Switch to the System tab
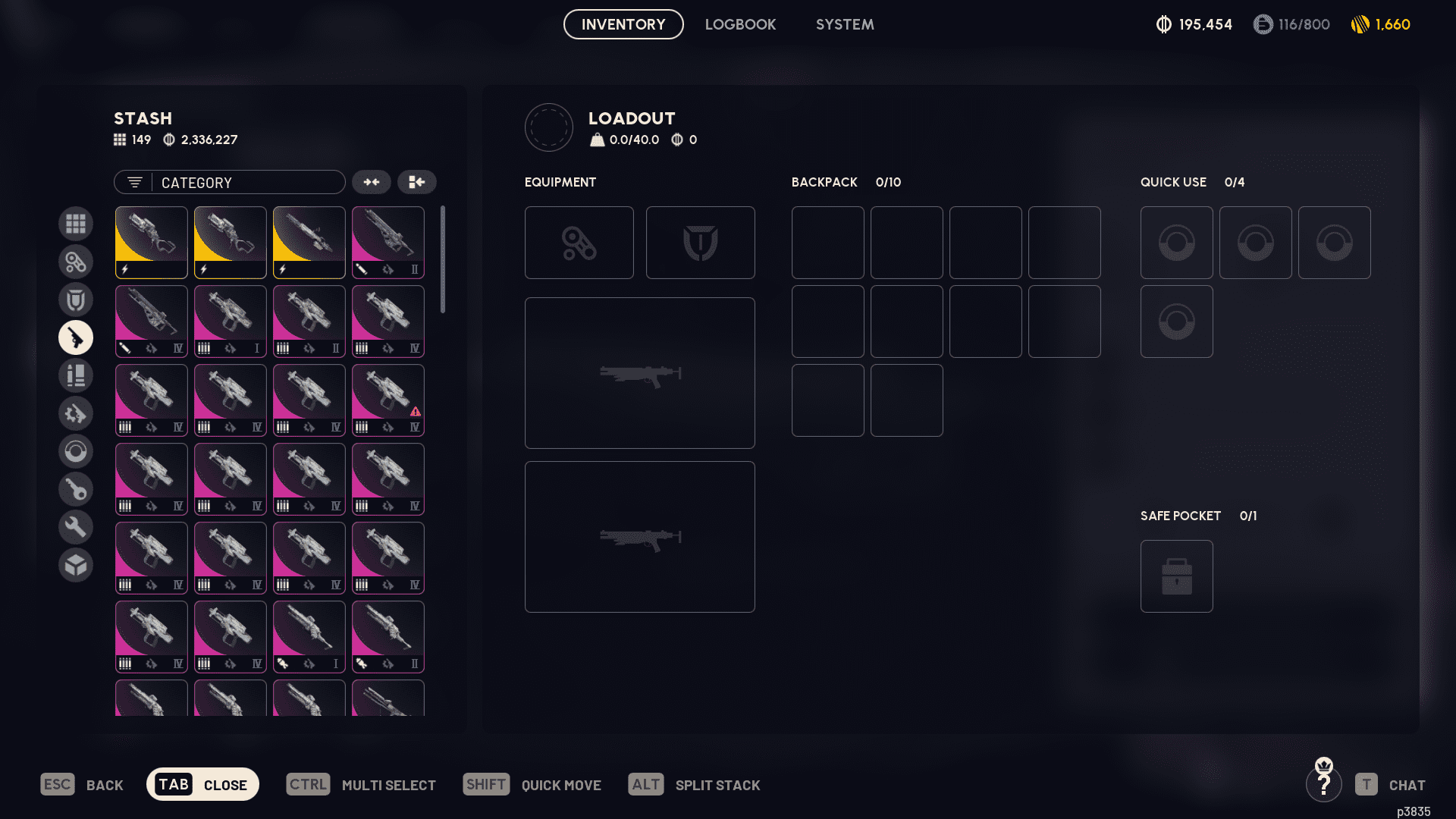Screen dimensions: 1456x819 click(x=844, y=24)
